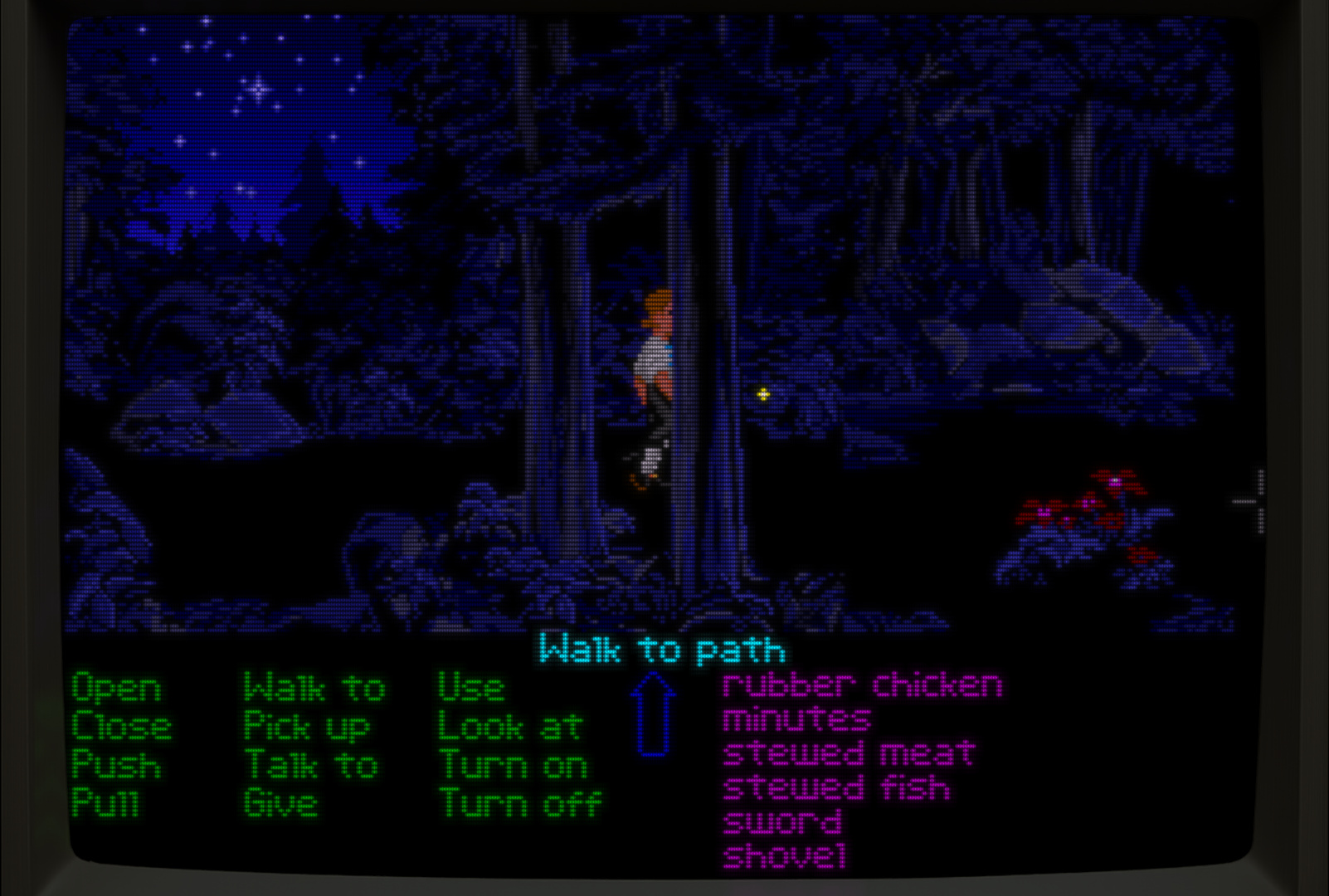Select the sword in inventory
This screenshot has height=896, width=1329.
782,822
